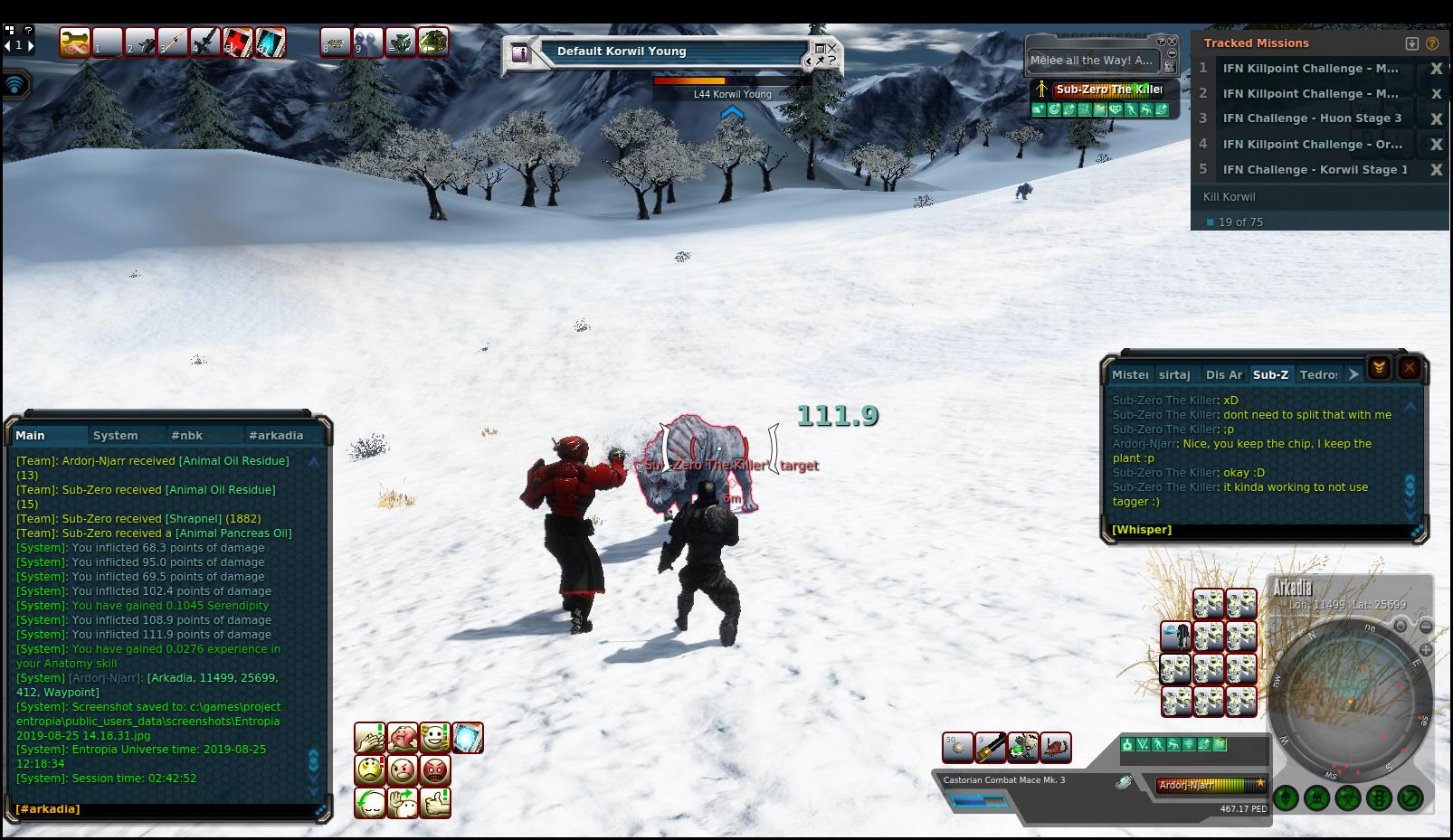1453x840 pixels.
Task: Use the red cross healing hotbar slot
Action: pyautogui.click(x=237, y=42)
